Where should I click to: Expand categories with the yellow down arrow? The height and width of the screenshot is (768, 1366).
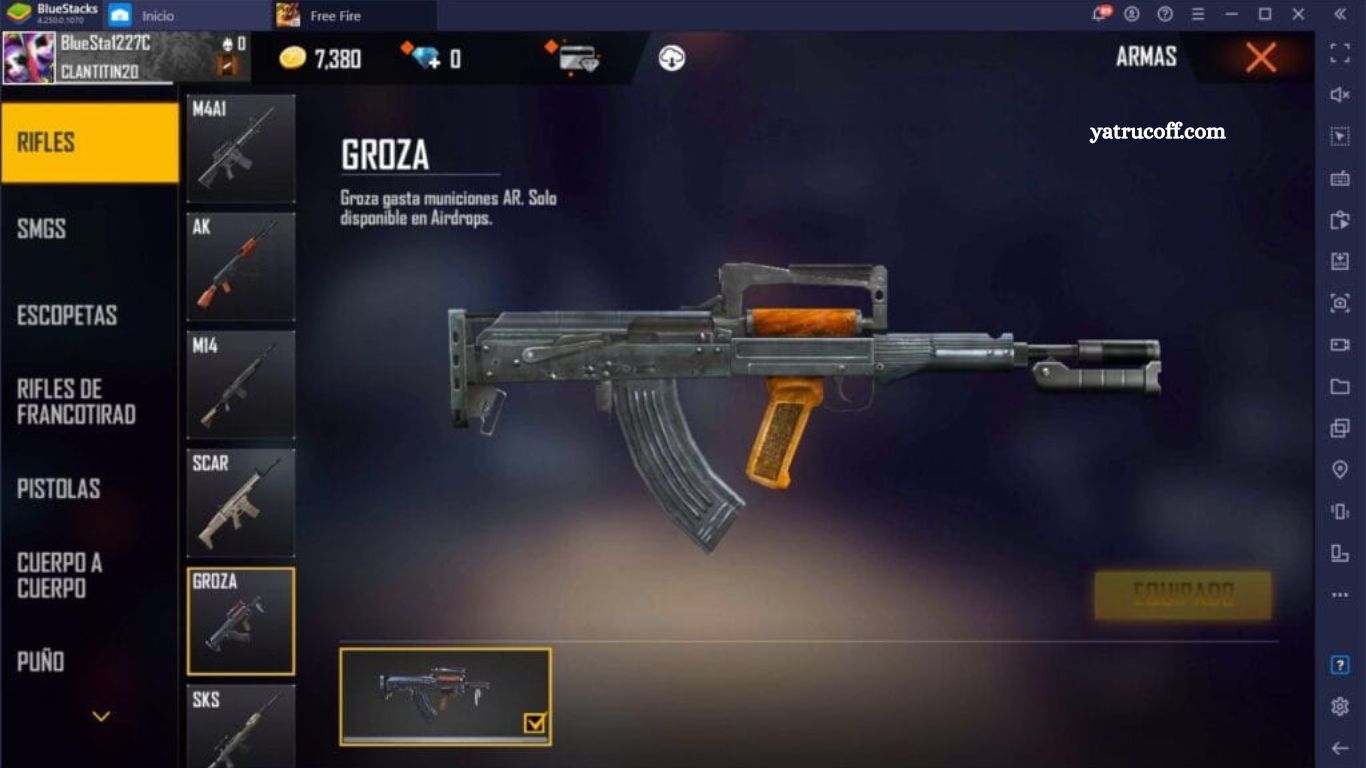[101, 716]
